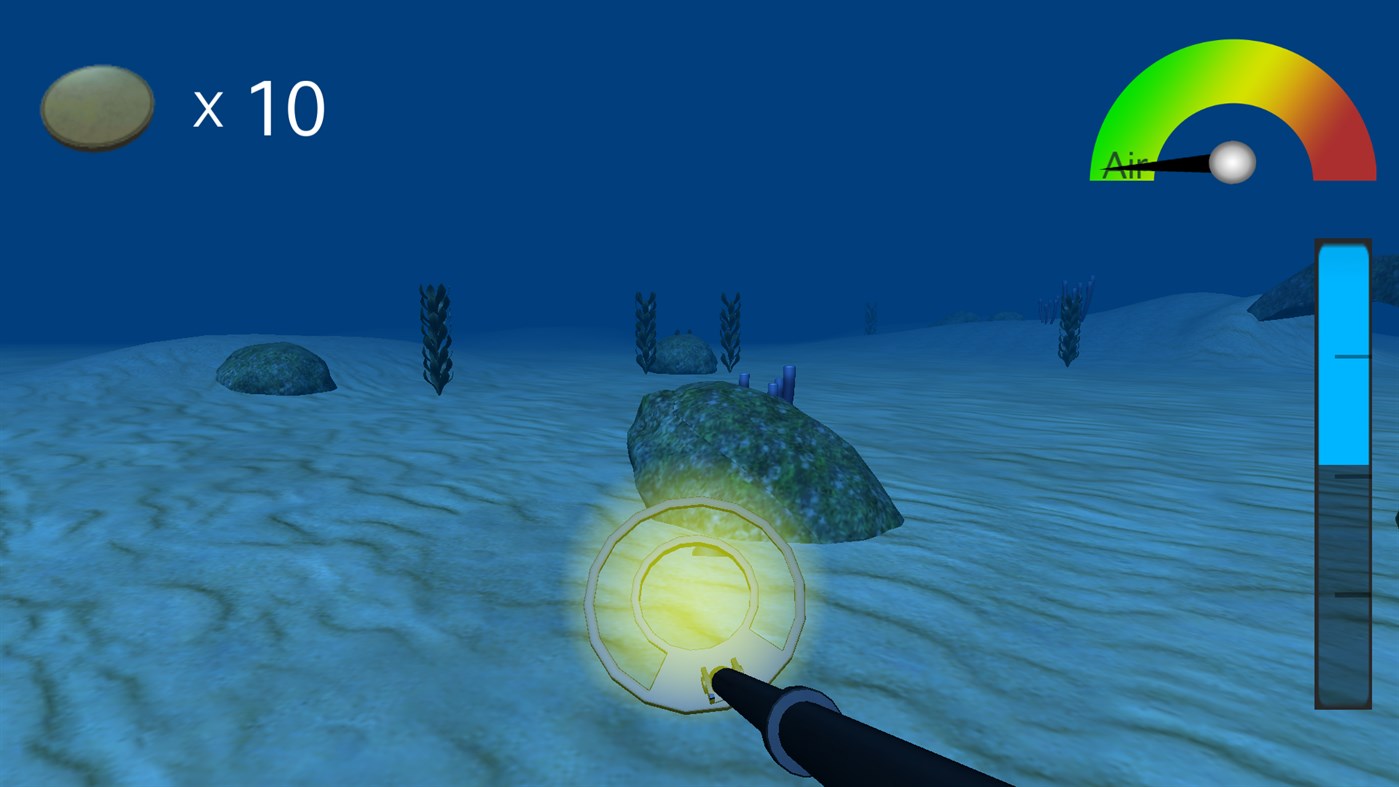Select the glowing metal detector coil
The image size is (1399, 787).
point(697,605)
